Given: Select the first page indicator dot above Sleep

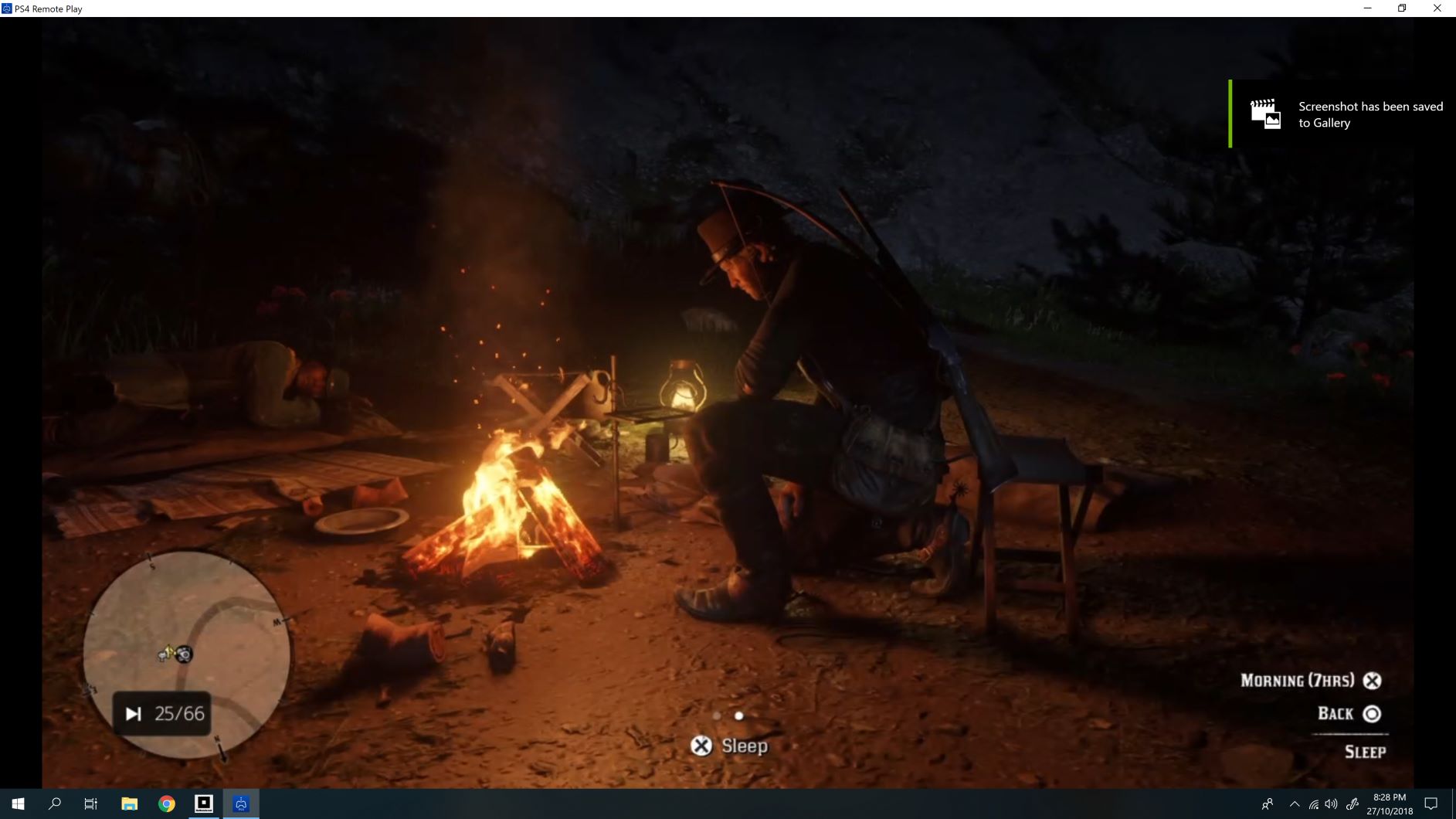Looking at the screenshot, I should [718, 715].
